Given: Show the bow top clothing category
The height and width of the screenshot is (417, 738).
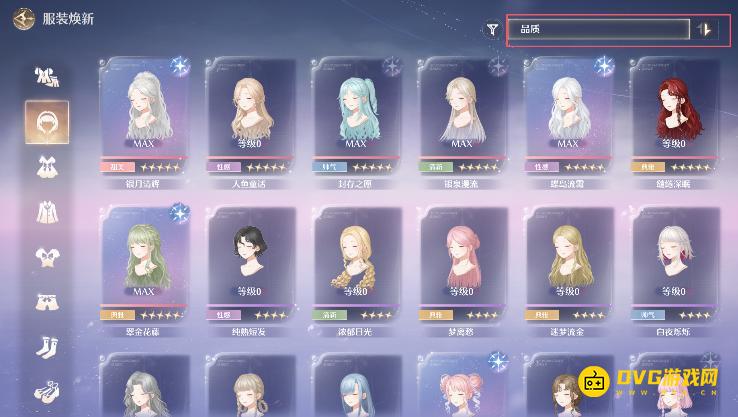Looking at the screenshot, I should click(47, 257).
